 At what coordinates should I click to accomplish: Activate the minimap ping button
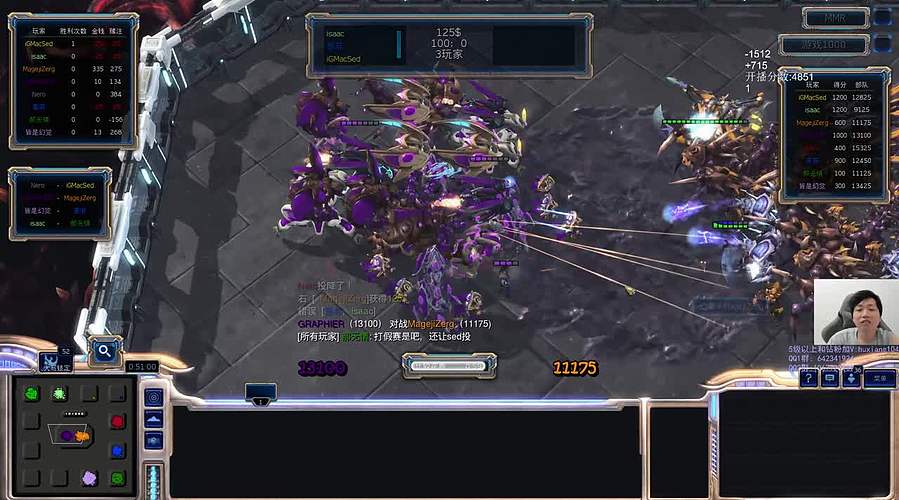pos(154,397)
